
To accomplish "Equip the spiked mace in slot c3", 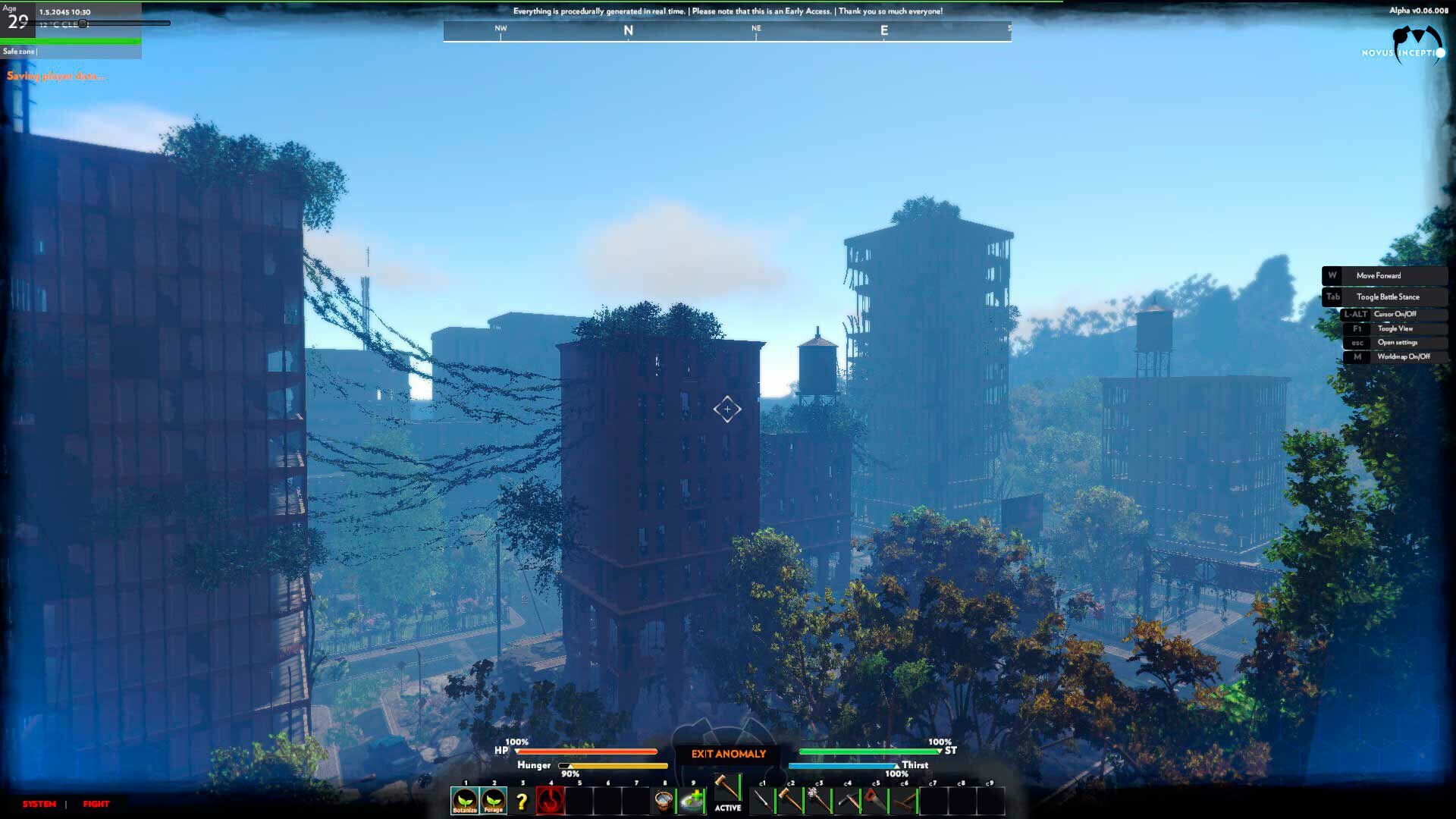I will click(819, 801).
